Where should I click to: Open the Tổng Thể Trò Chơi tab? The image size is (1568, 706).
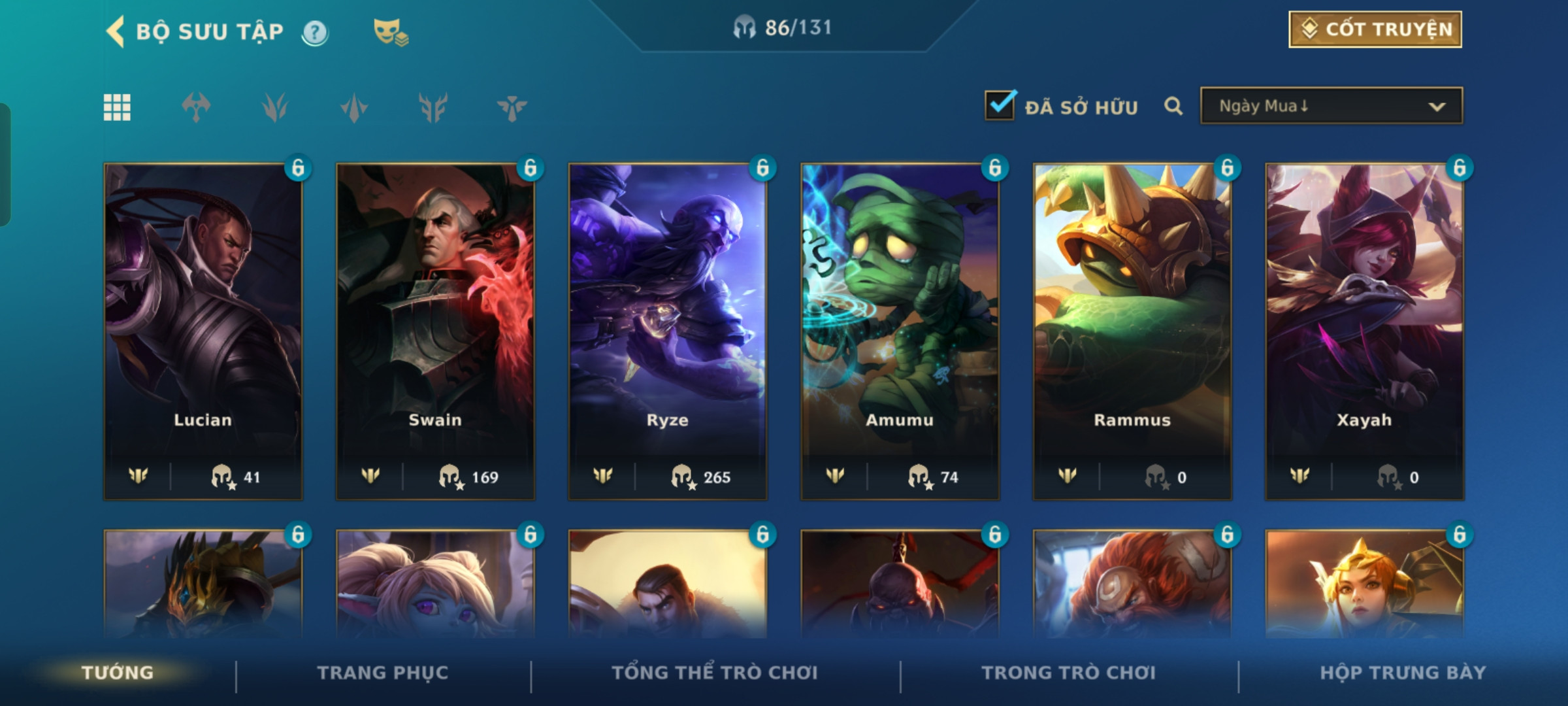715,673
